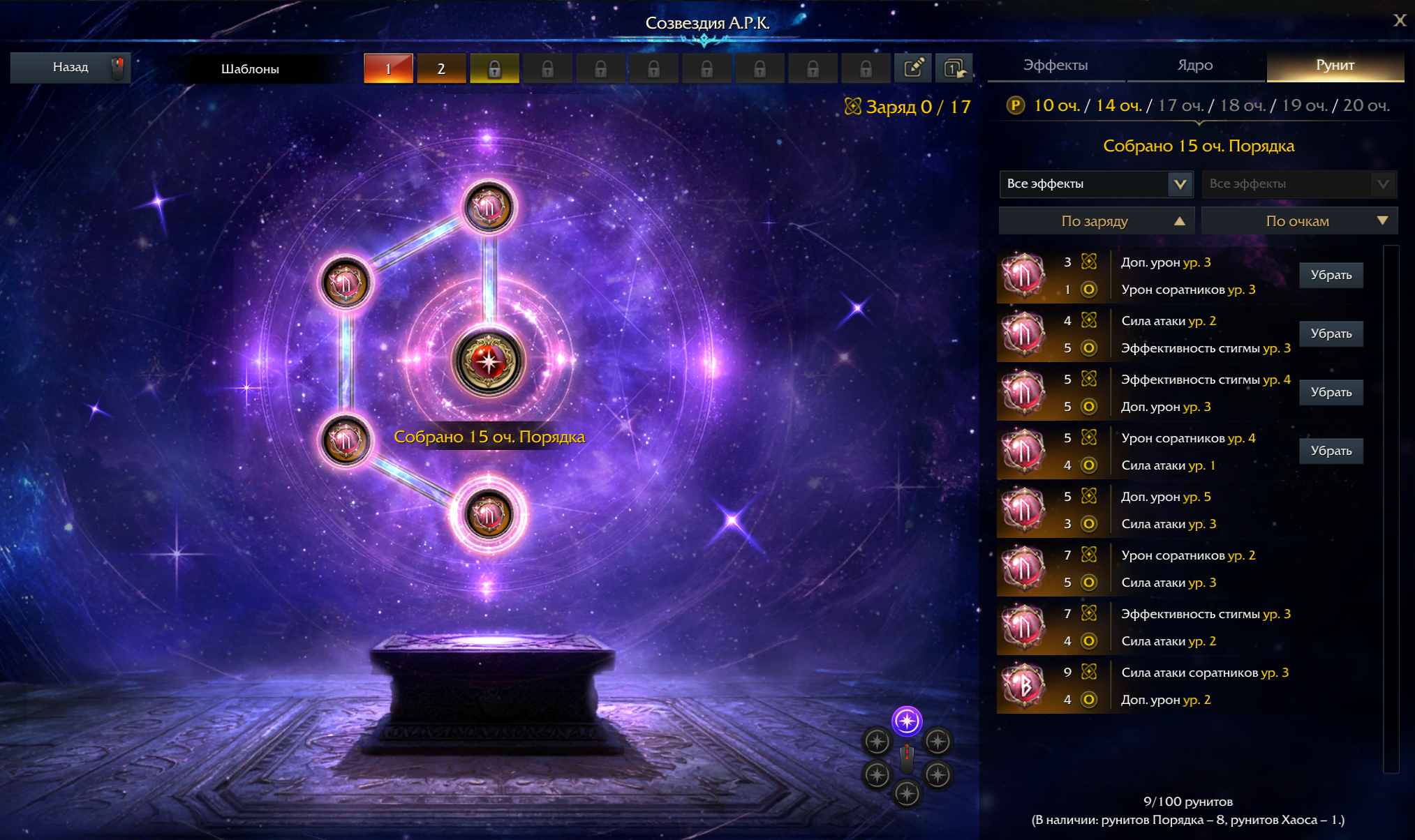
Task: Select the Доп. урон ур. 5 rune row
Action: [x=1187, y=510]
